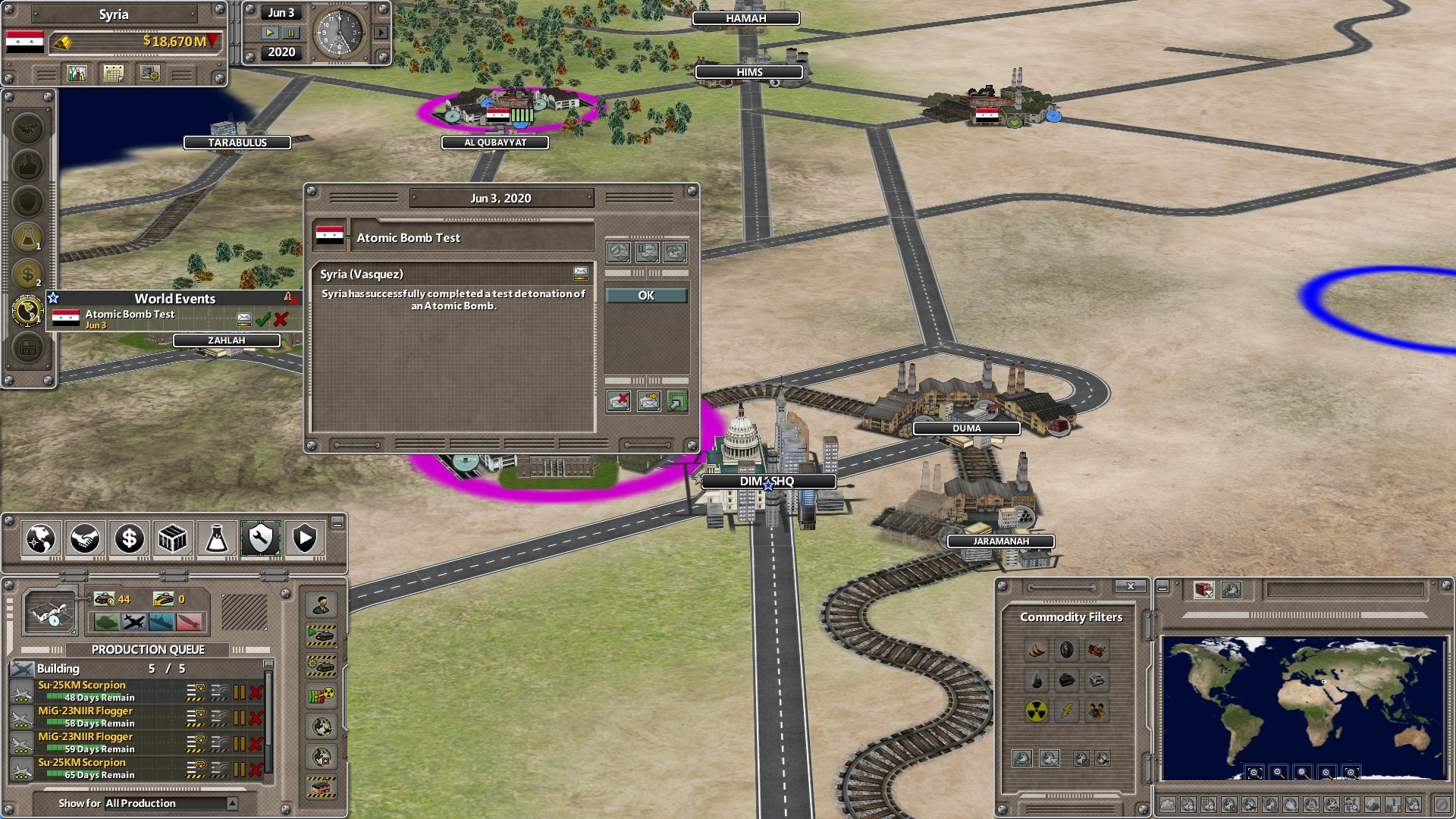
Task: Open the Finance department dollar icon
Action: (x=128, y=539)
